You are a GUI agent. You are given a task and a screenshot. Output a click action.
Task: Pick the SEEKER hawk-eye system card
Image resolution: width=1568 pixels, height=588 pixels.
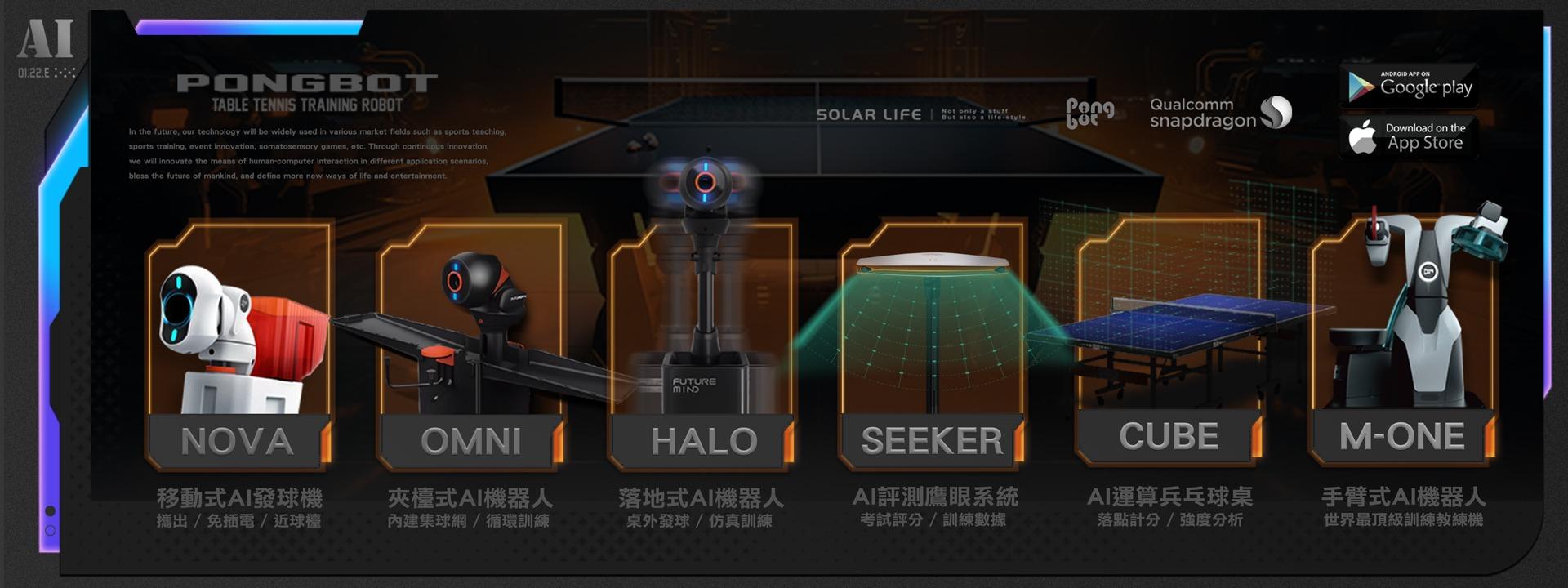(x=932, y=343)
